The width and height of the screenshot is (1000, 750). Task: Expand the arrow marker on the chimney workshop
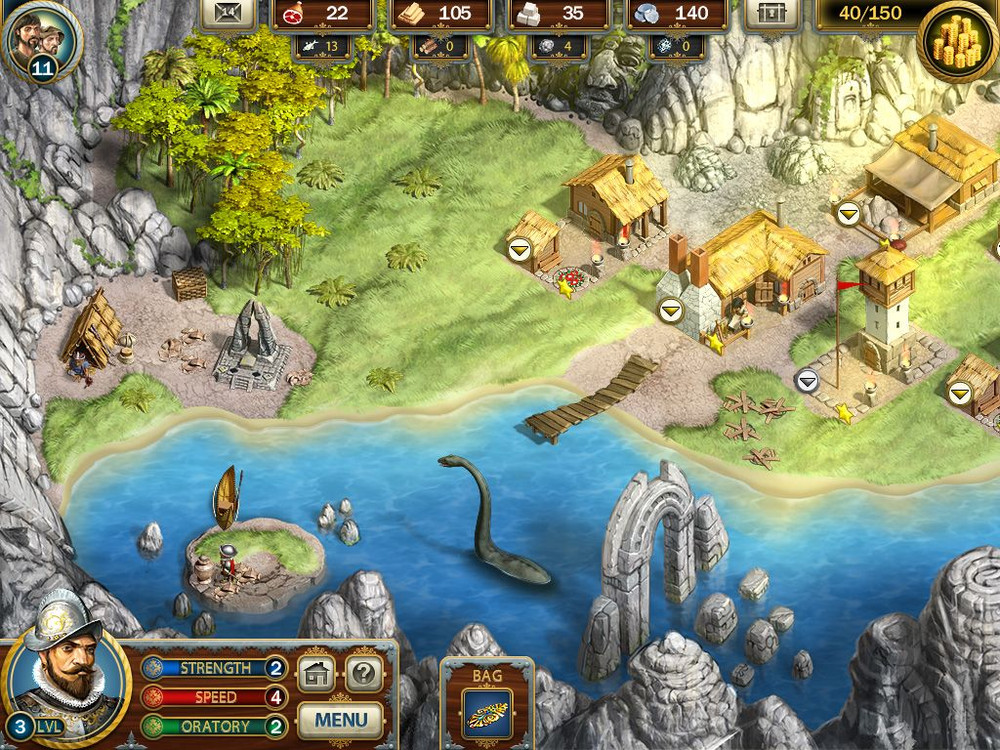tap(669, 309)
